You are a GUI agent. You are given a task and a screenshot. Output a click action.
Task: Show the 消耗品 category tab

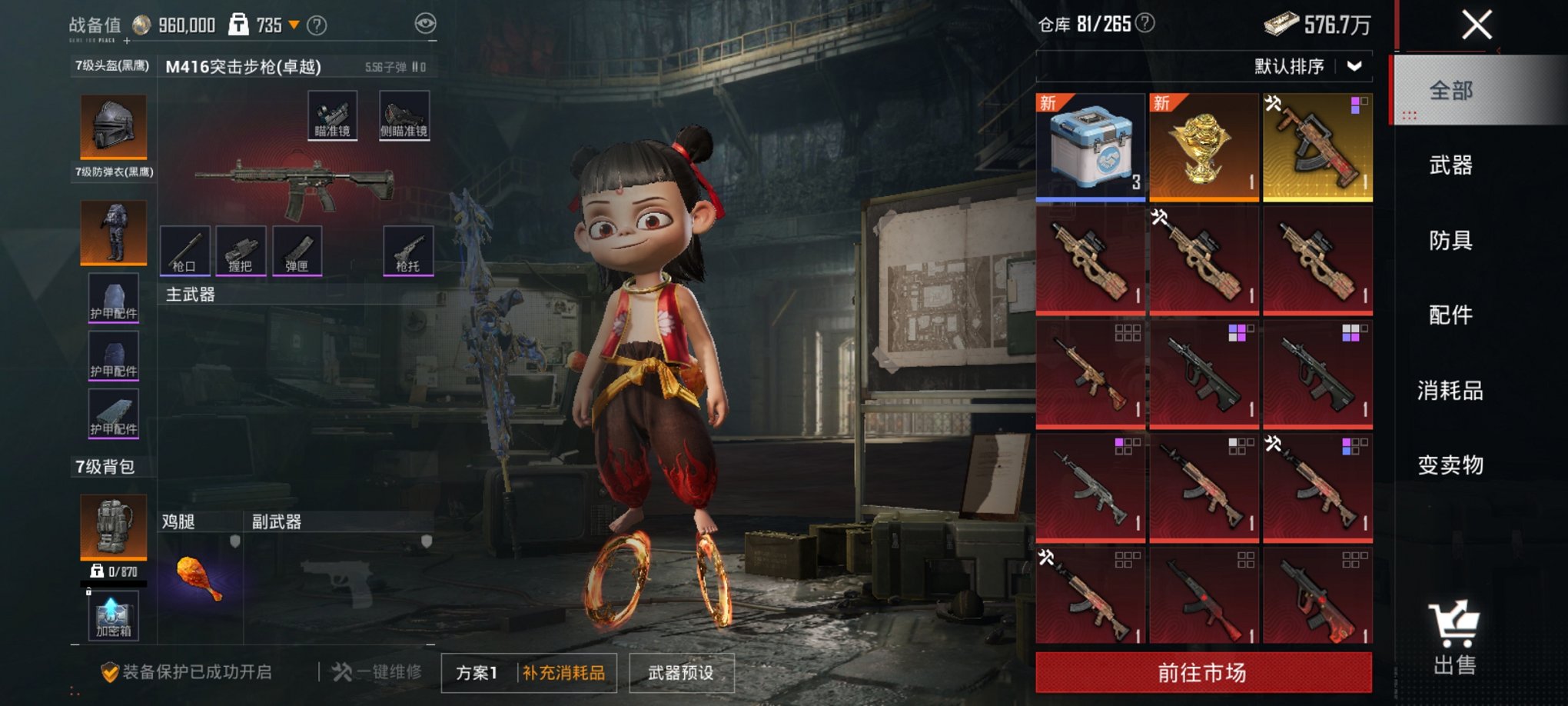pos(1450,391)
